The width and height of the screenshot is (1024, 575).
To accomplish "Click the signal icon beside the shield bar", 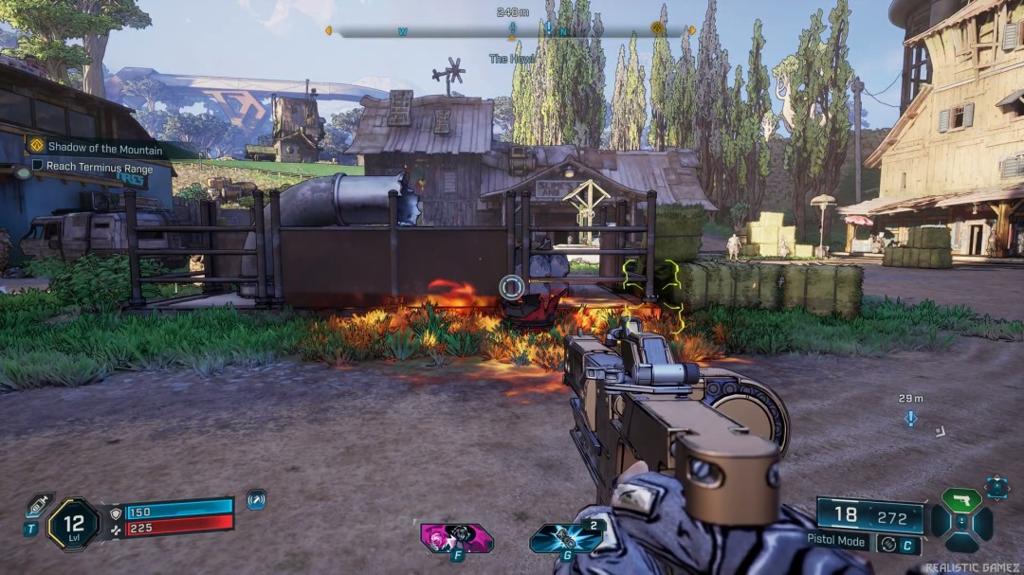I will tap(256, 500).
